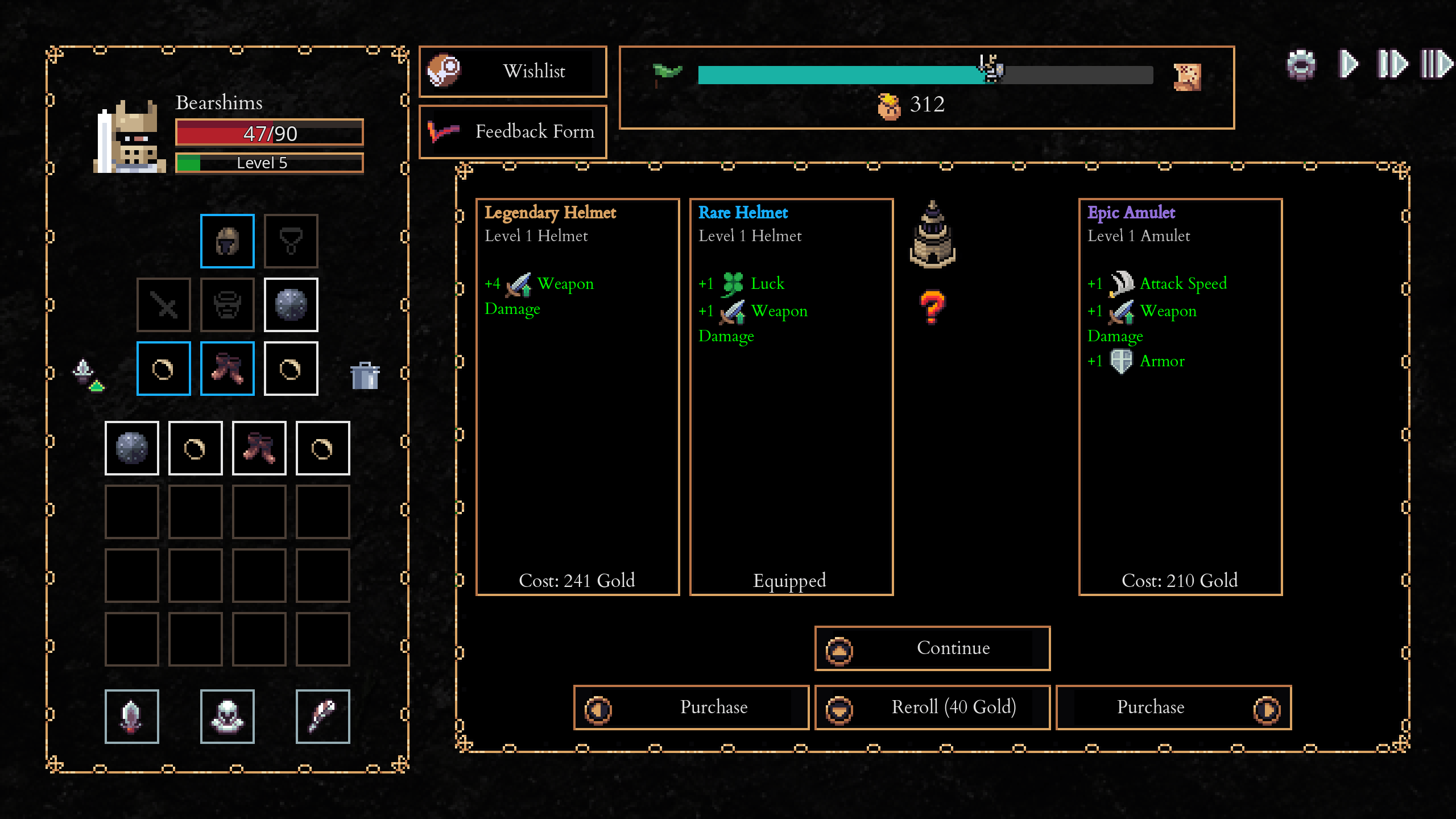Set game speed to single play arrow
Screen dimensions: 1456x819
click(x=1347, y=64)
